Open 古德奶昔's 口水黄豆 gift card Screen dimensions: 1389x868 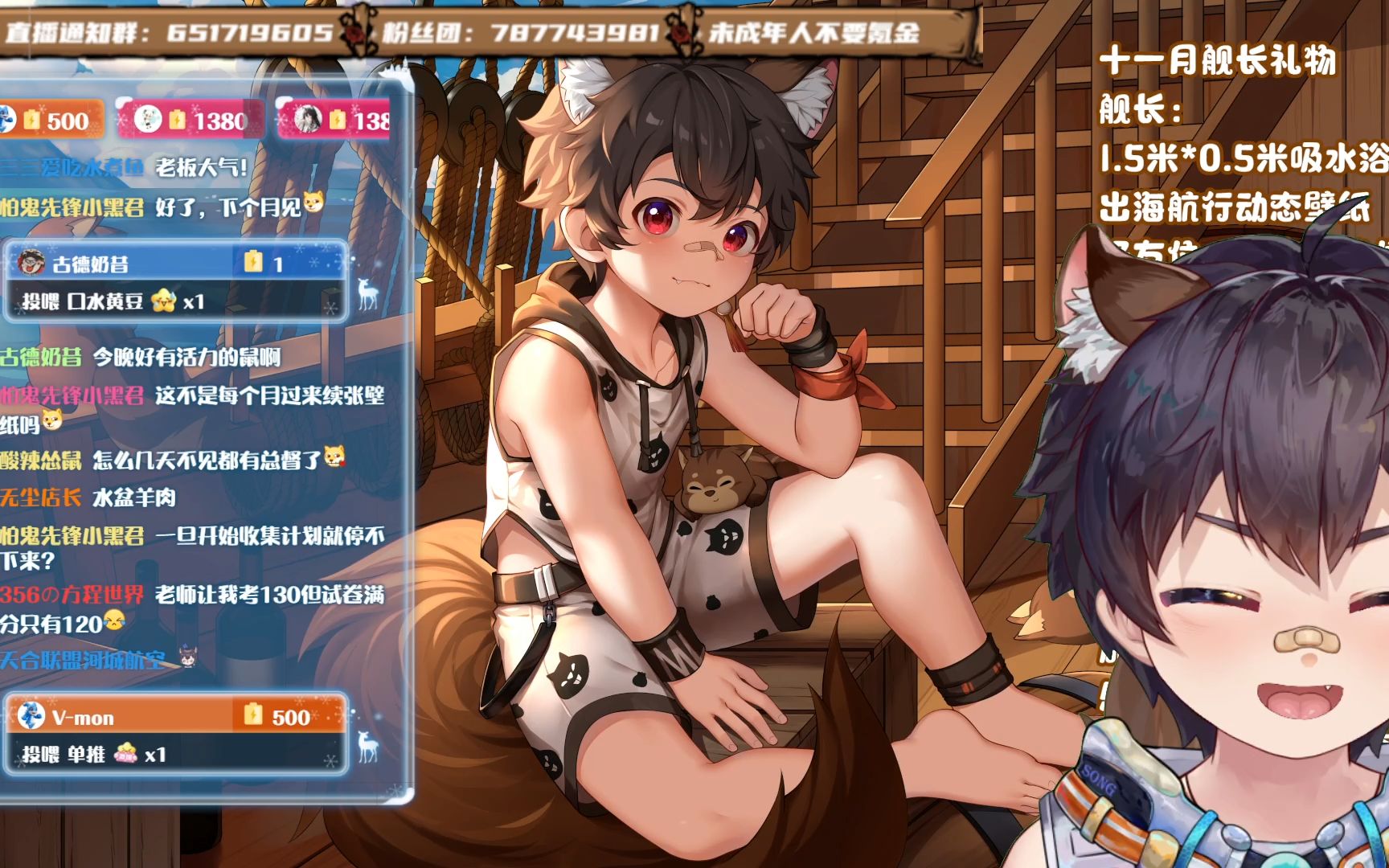(x=175, y=282)
